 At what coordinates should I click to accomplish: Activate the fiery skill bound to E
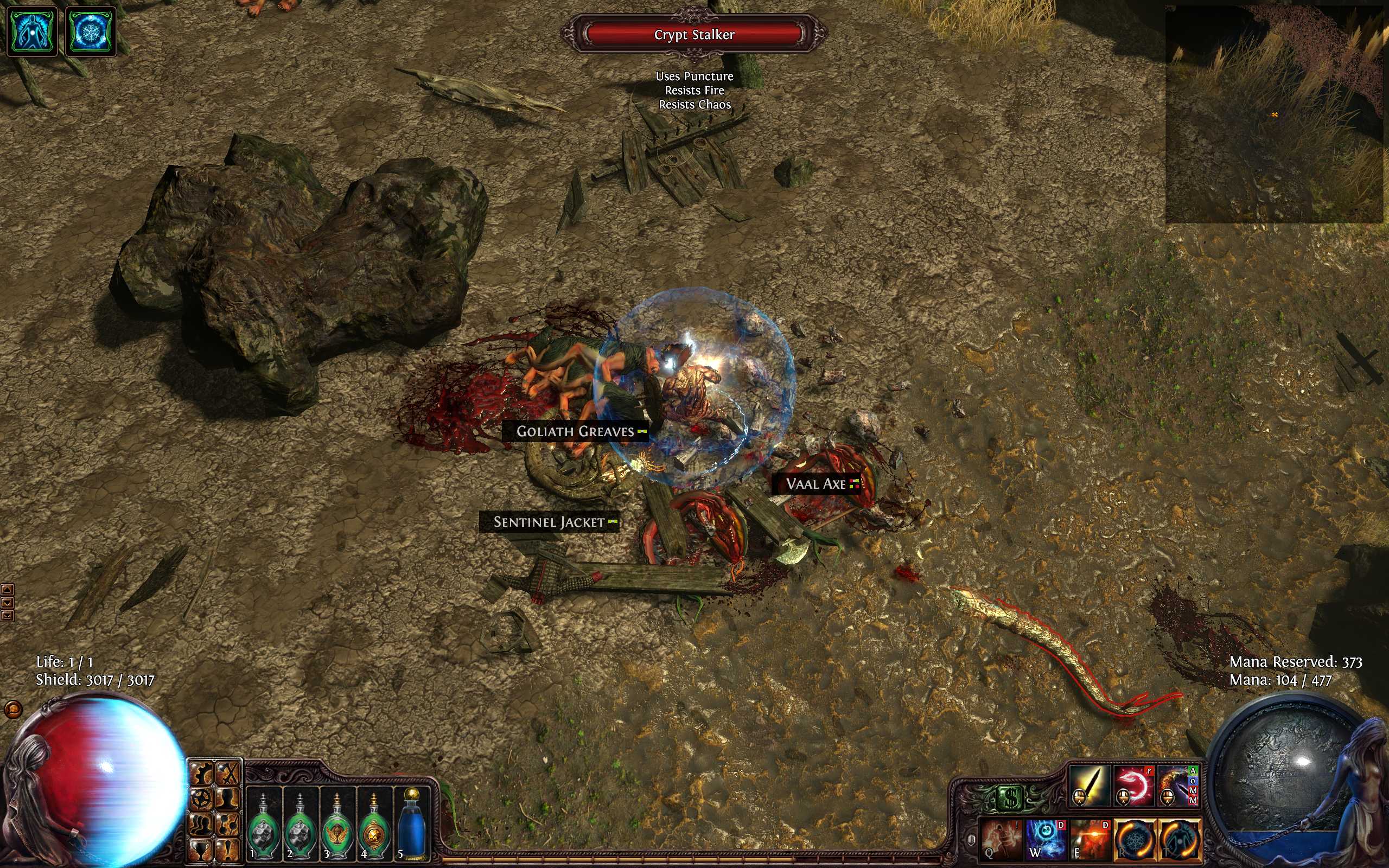click(1090, 838)
